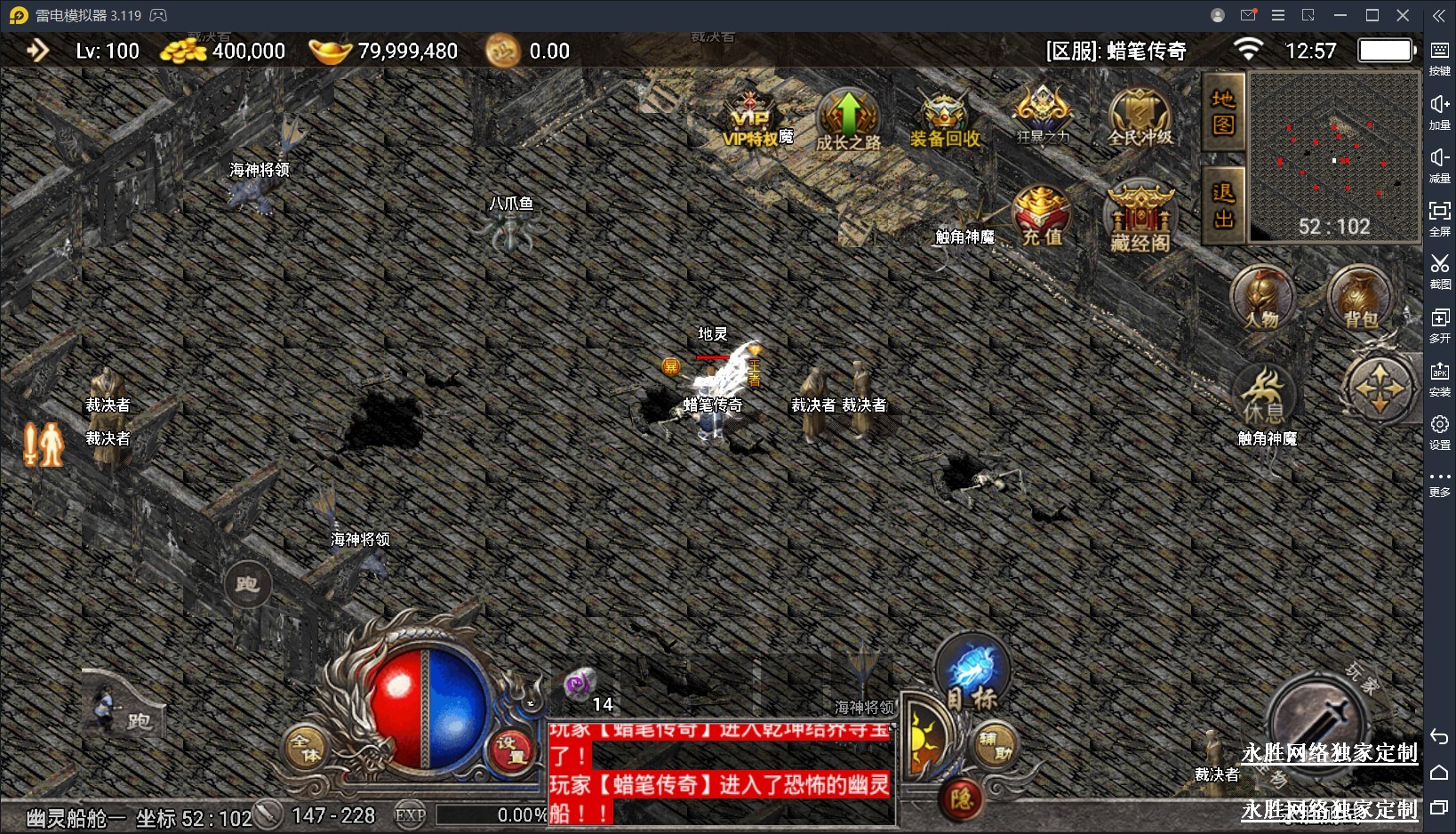Screen dimensions: 1456x834
Task: Open the 藏经阁 scripture pavilion
Action: click(x=1140, y=220)
